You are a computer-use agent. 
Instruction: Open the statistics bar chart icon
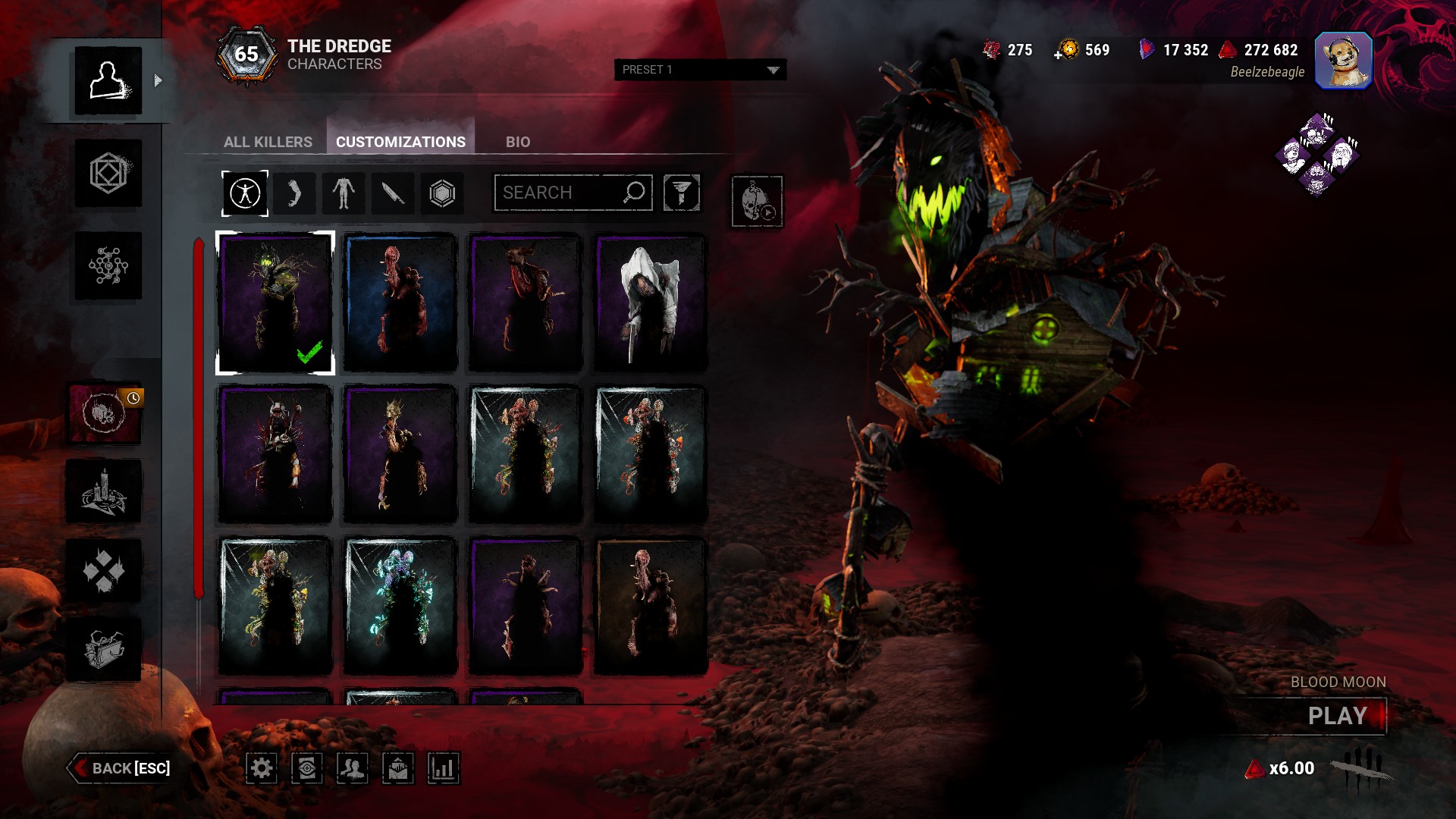(x=443, y=768)
